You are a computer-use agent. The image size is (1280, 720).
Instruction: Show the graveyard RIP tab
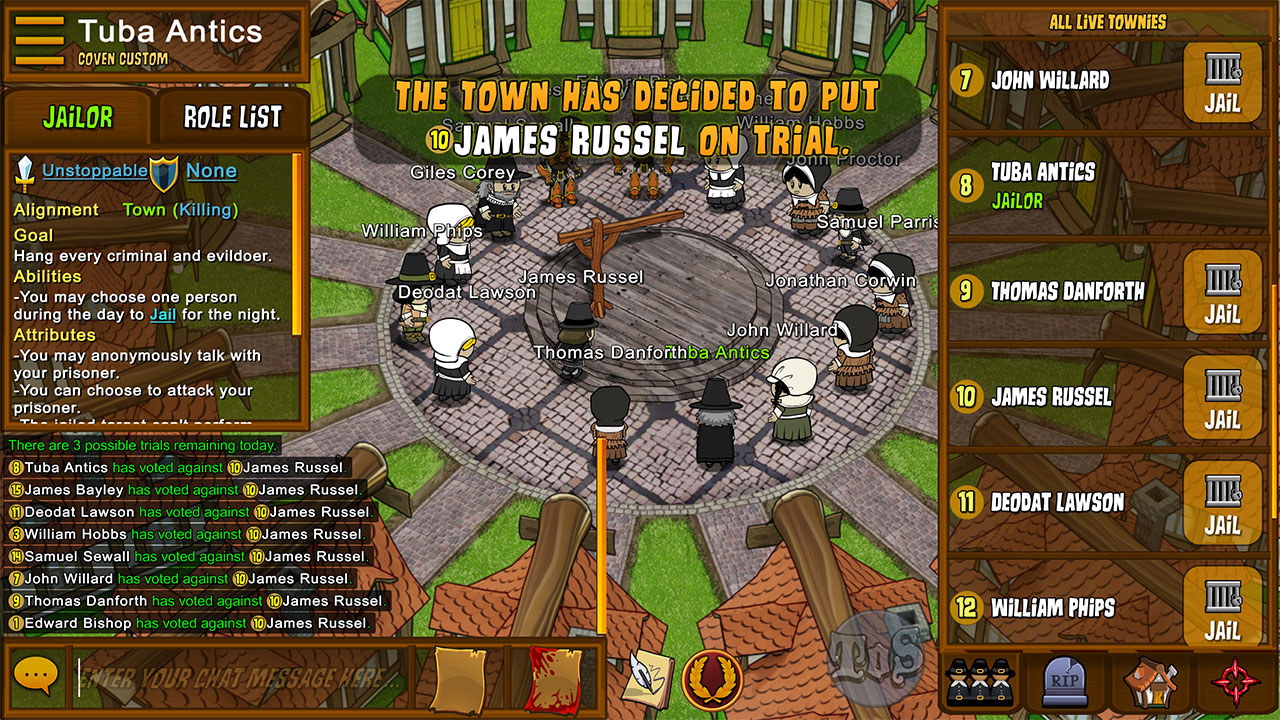[x=1064, y=682]
